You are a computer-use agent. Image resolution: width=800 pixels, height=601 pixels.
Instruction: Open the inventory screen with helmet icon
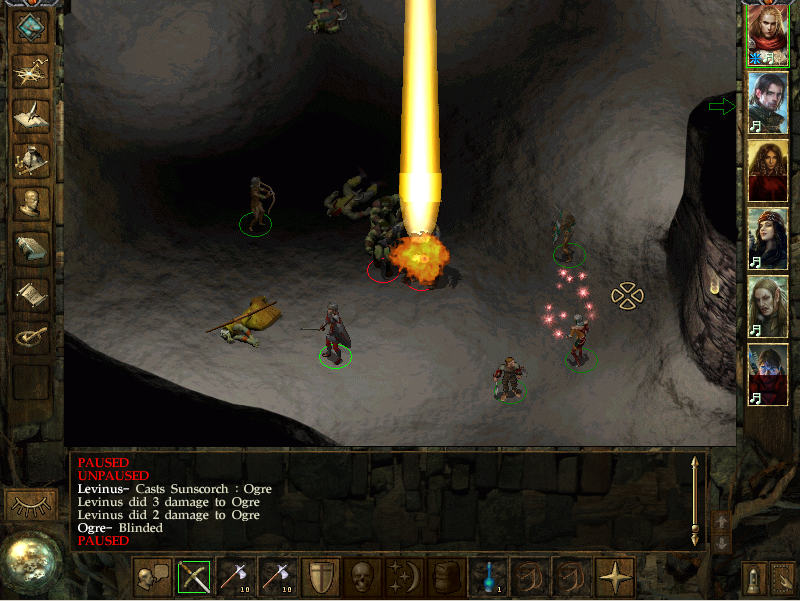click(x=31, y=159)
